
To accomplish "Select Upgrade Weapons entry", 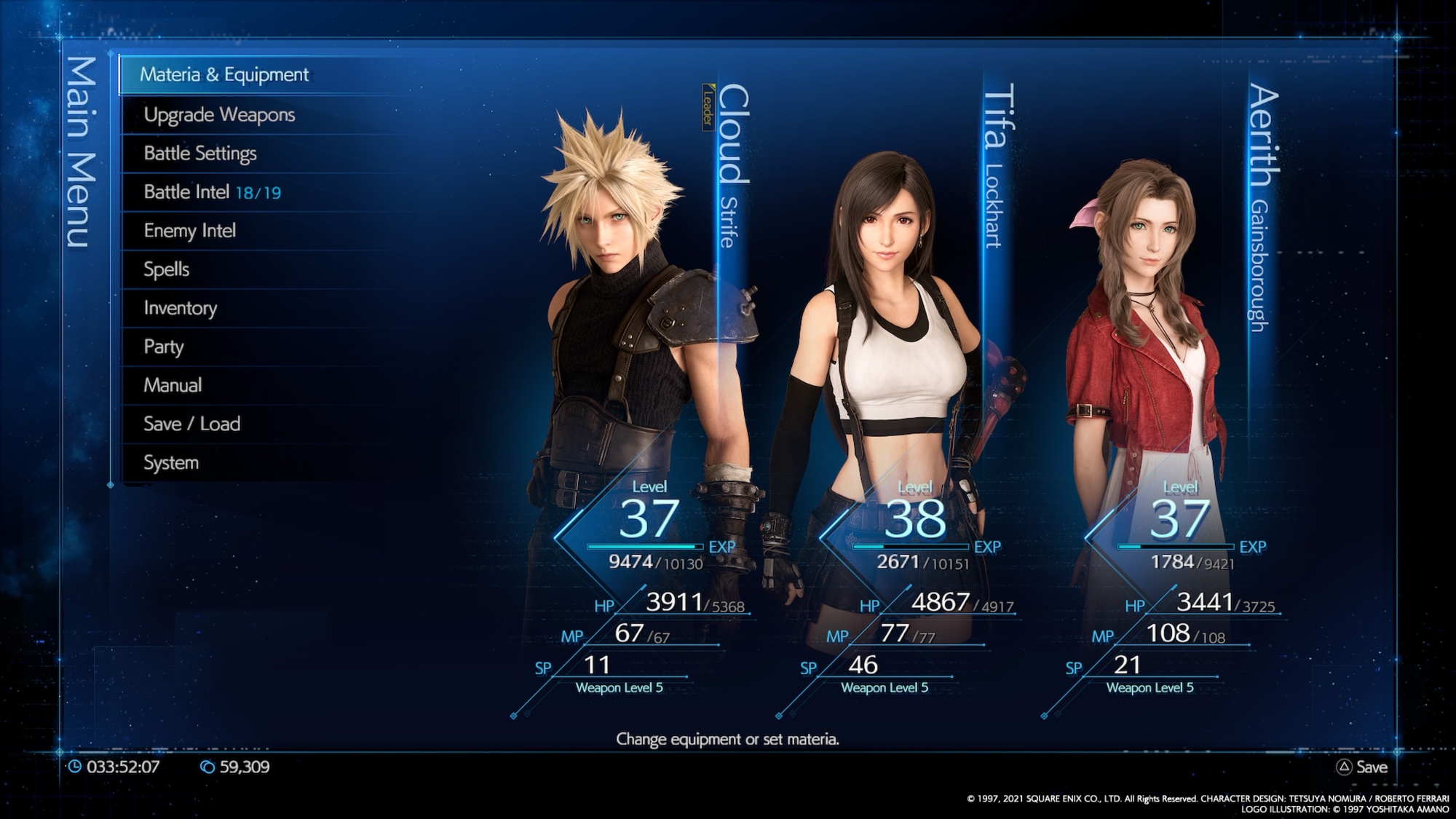I will point(219,115).
